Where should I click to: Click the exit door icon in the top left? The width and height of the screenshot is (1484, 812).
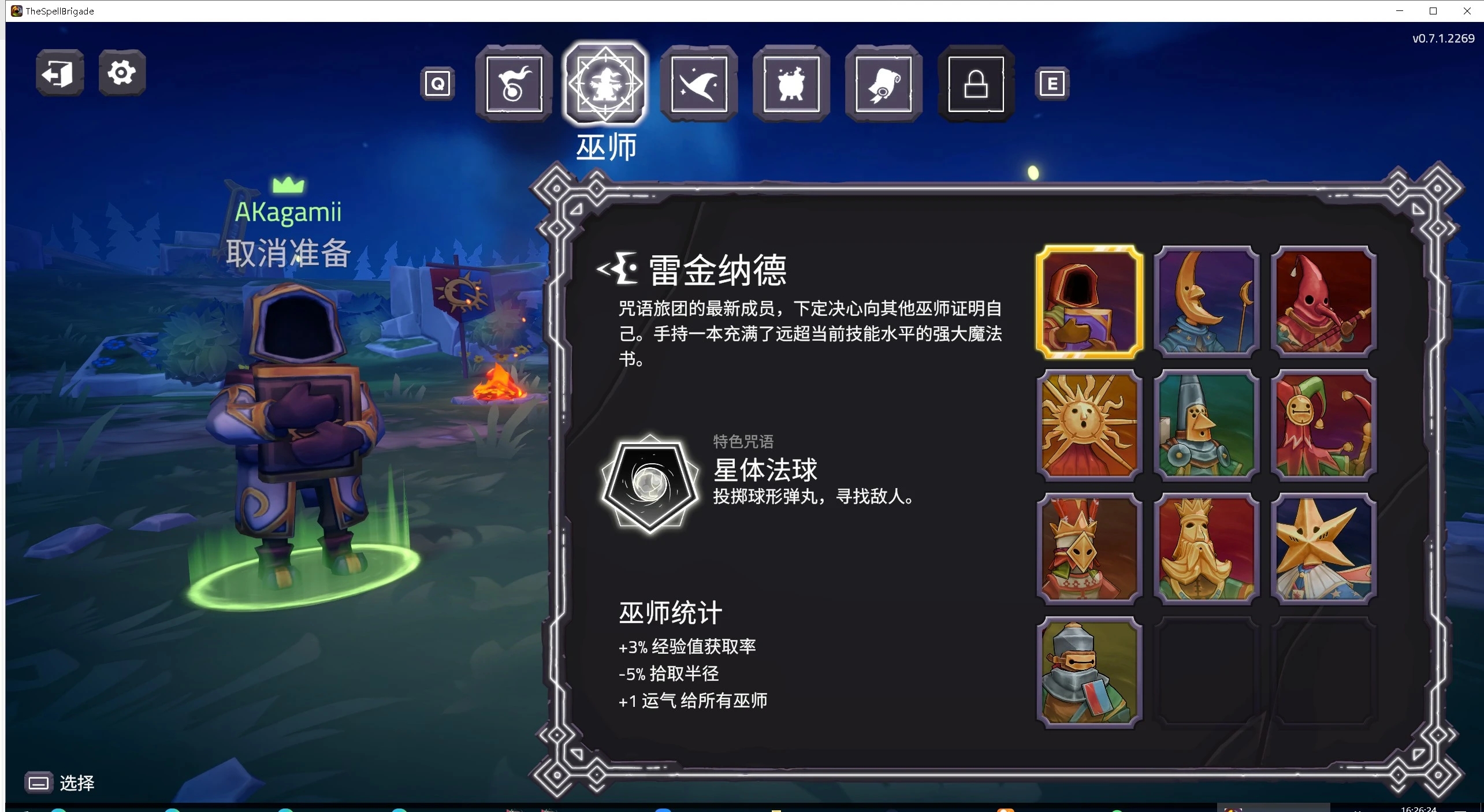pos(59,73)
